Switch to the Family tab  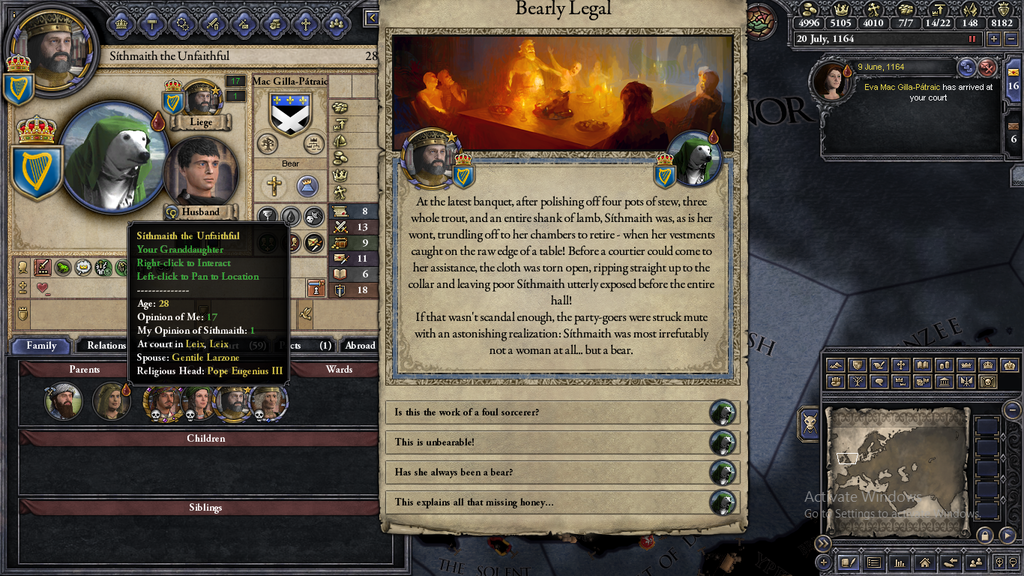41,346
